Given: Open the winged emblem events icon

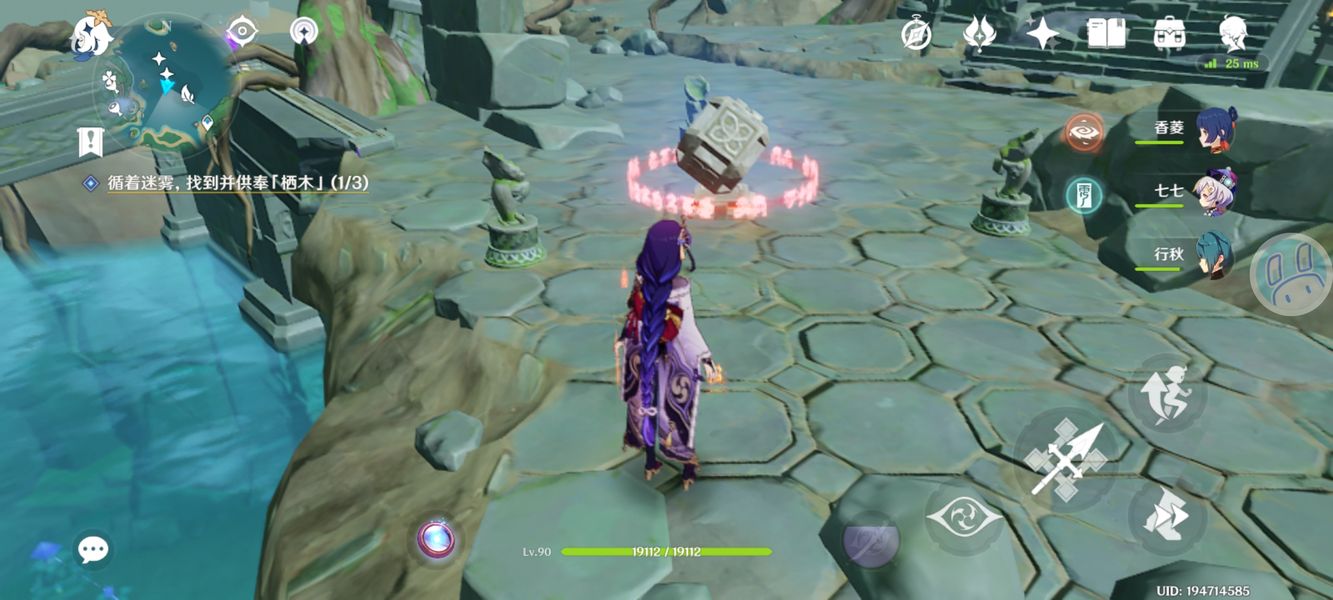Looking at the screenshot, I should (979, 34).
